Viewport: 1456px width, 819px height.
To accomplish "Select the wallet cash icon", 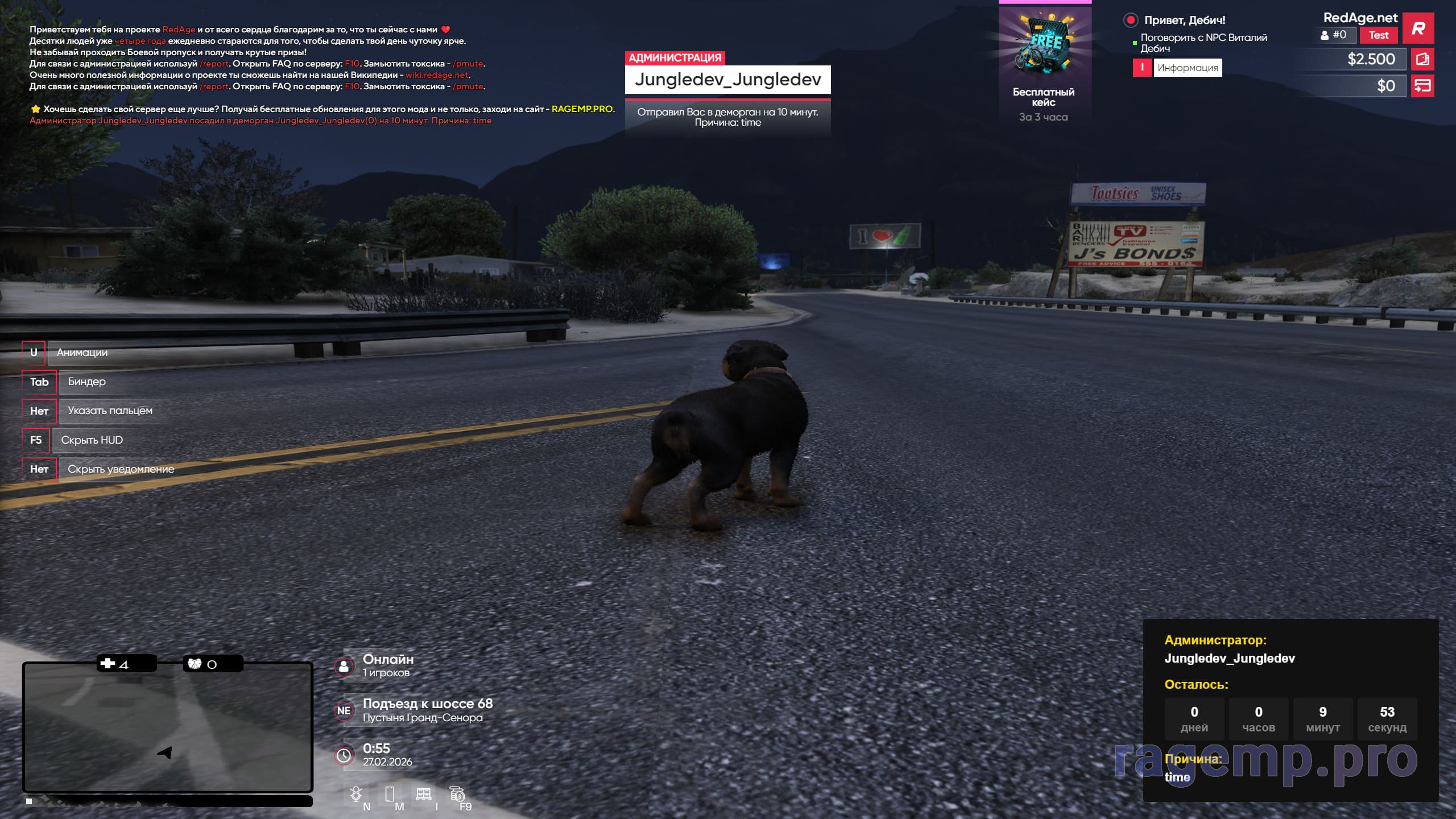I will 1422,59.
